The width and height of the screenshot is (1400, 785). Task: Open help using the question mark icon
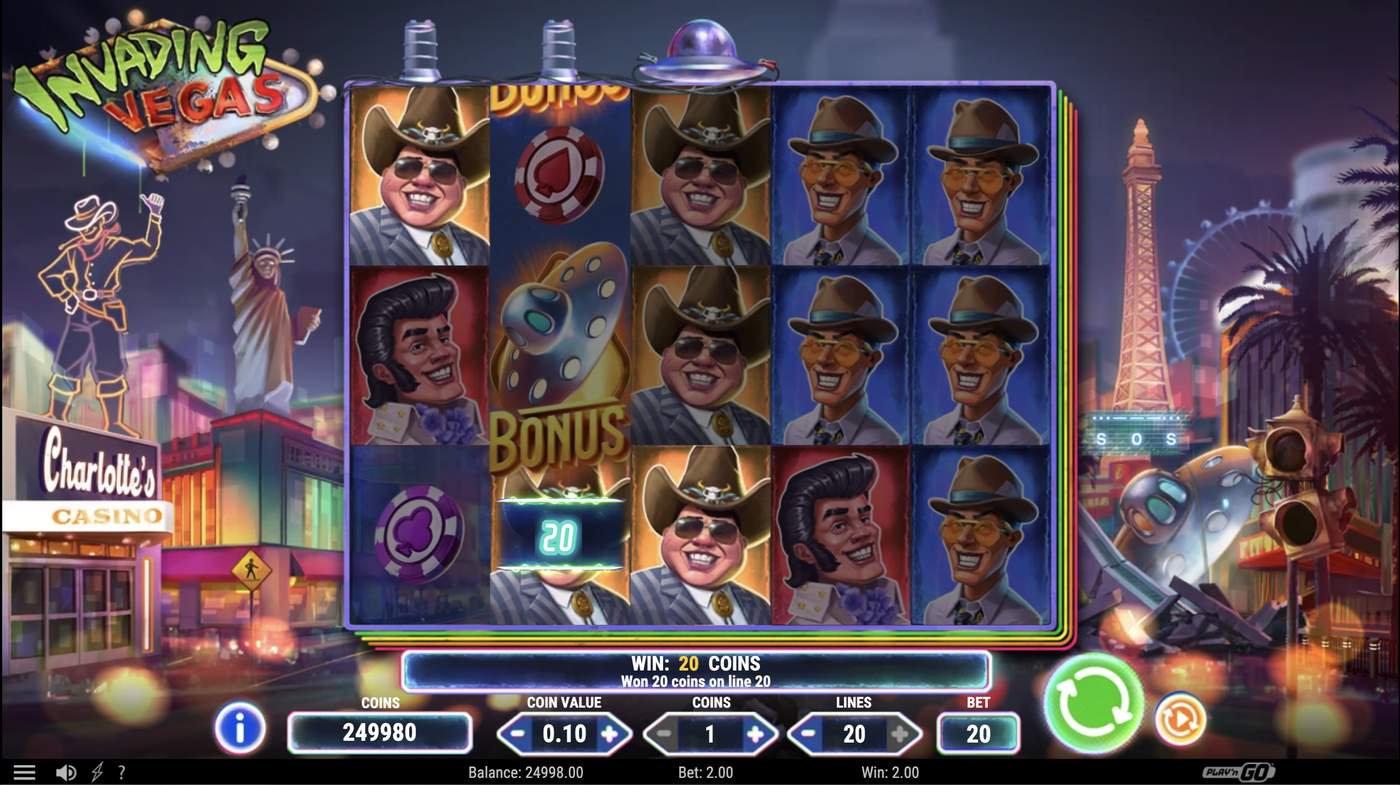[121, 771]
